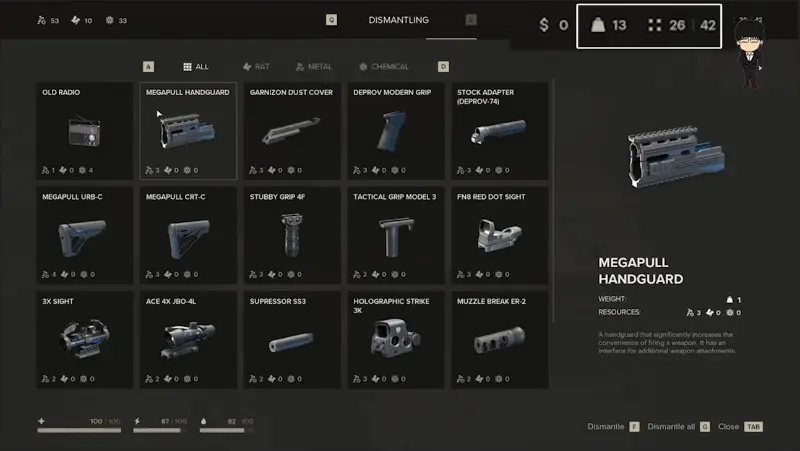Pick the ACE 4X JBO-4L scope tile

[x=188, y=339]
